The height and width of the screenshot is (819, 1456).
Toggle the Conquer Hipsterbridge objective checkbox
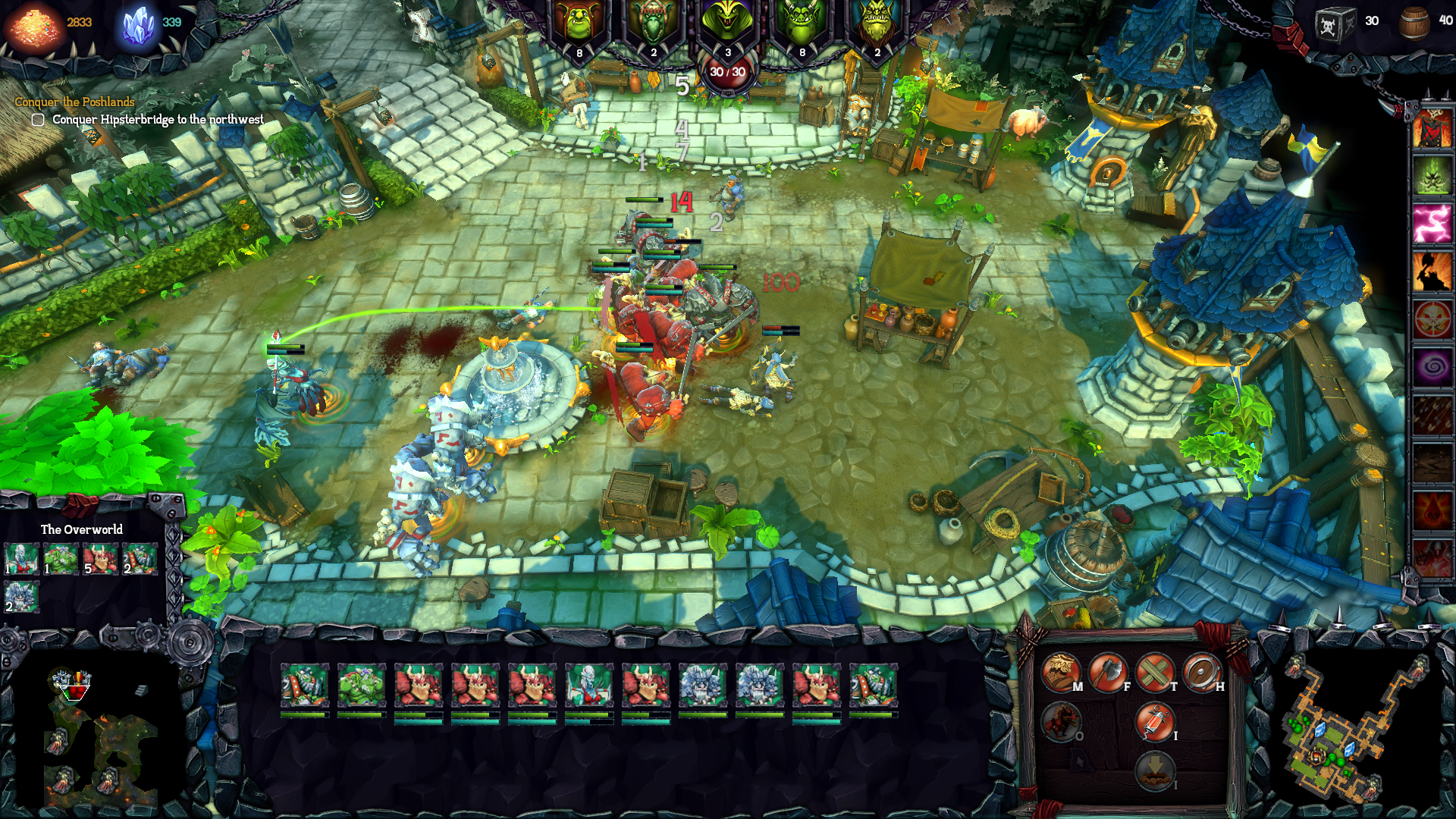pyautogui.click(x=38, y=120)
